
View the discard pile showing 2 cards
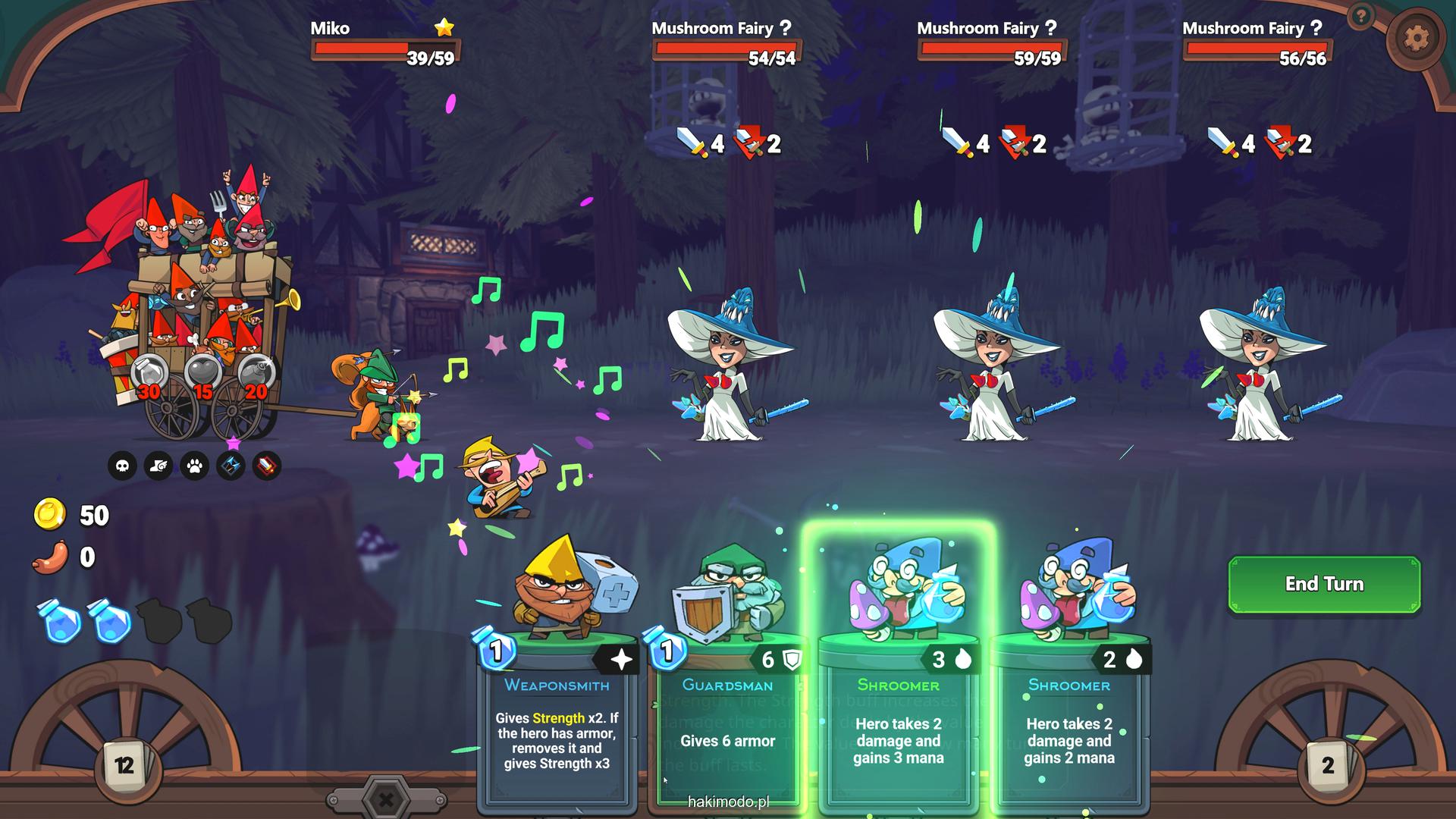tap(1327, 765)
